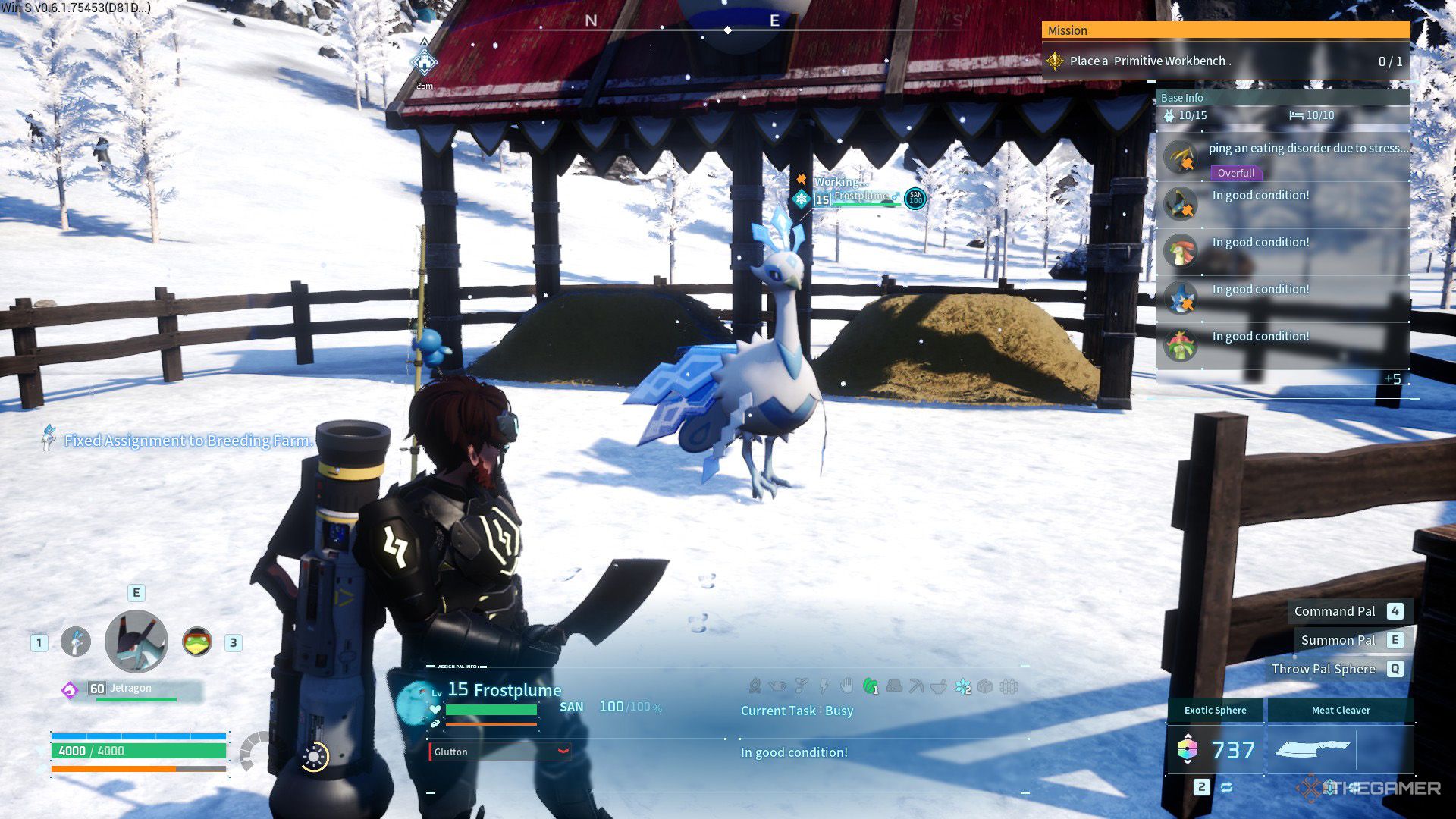
Task: Click the green Planting work suitability icon
Action: pos(870,687)
